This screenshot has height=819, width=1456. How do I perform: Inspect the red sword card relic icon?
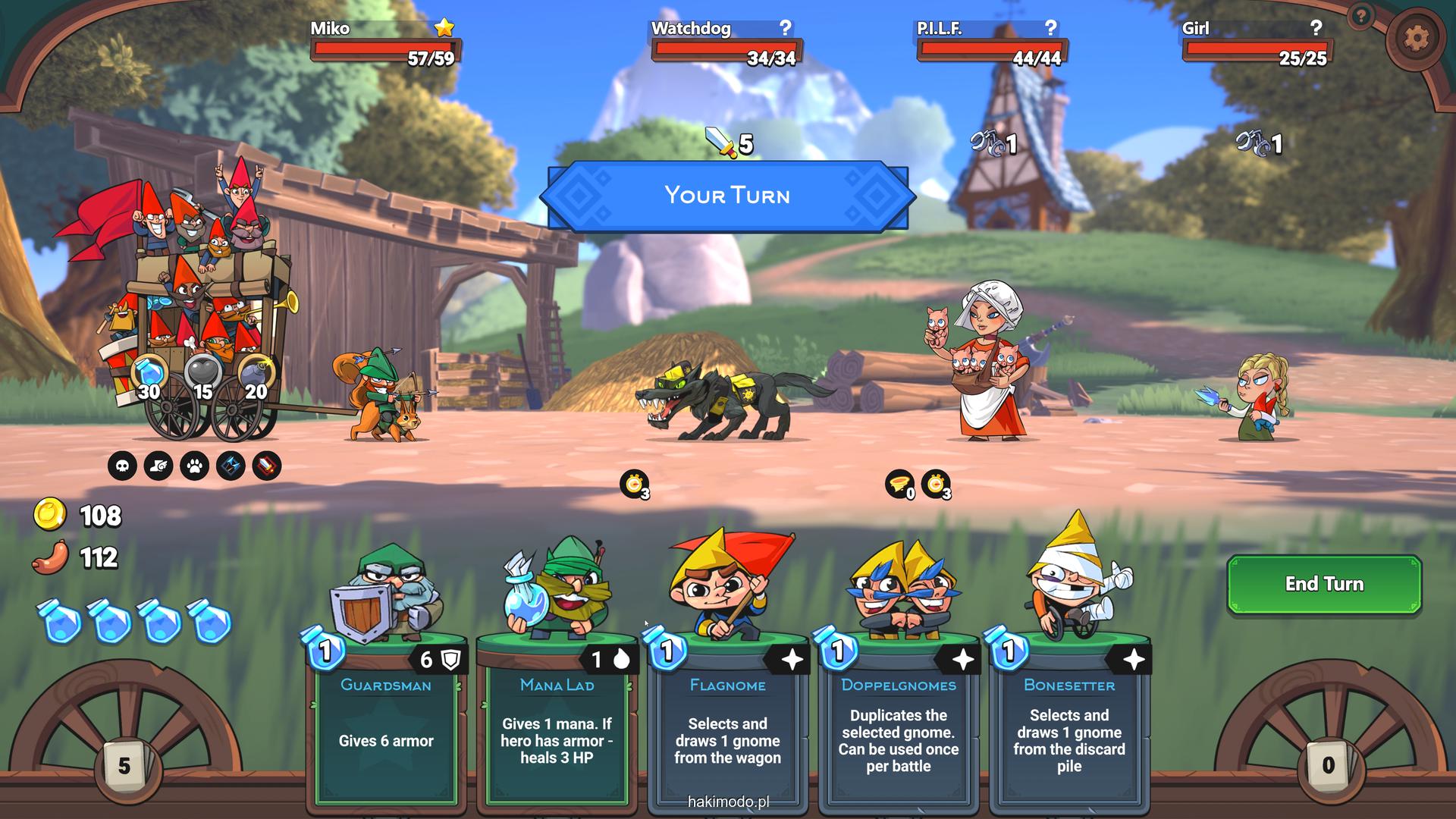[266, 466]
